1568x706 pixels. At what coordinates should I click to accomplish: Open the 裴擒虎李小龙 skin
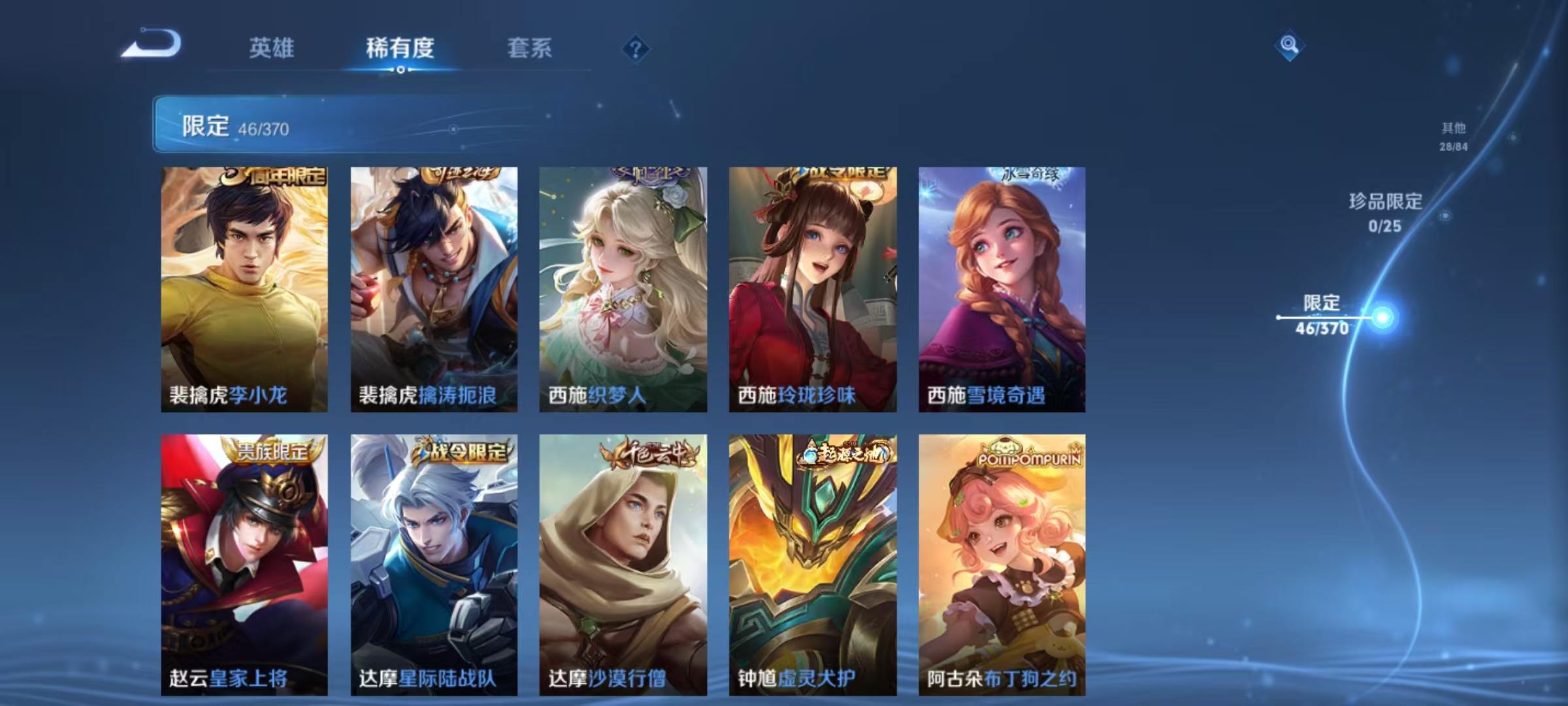[243, 288]
